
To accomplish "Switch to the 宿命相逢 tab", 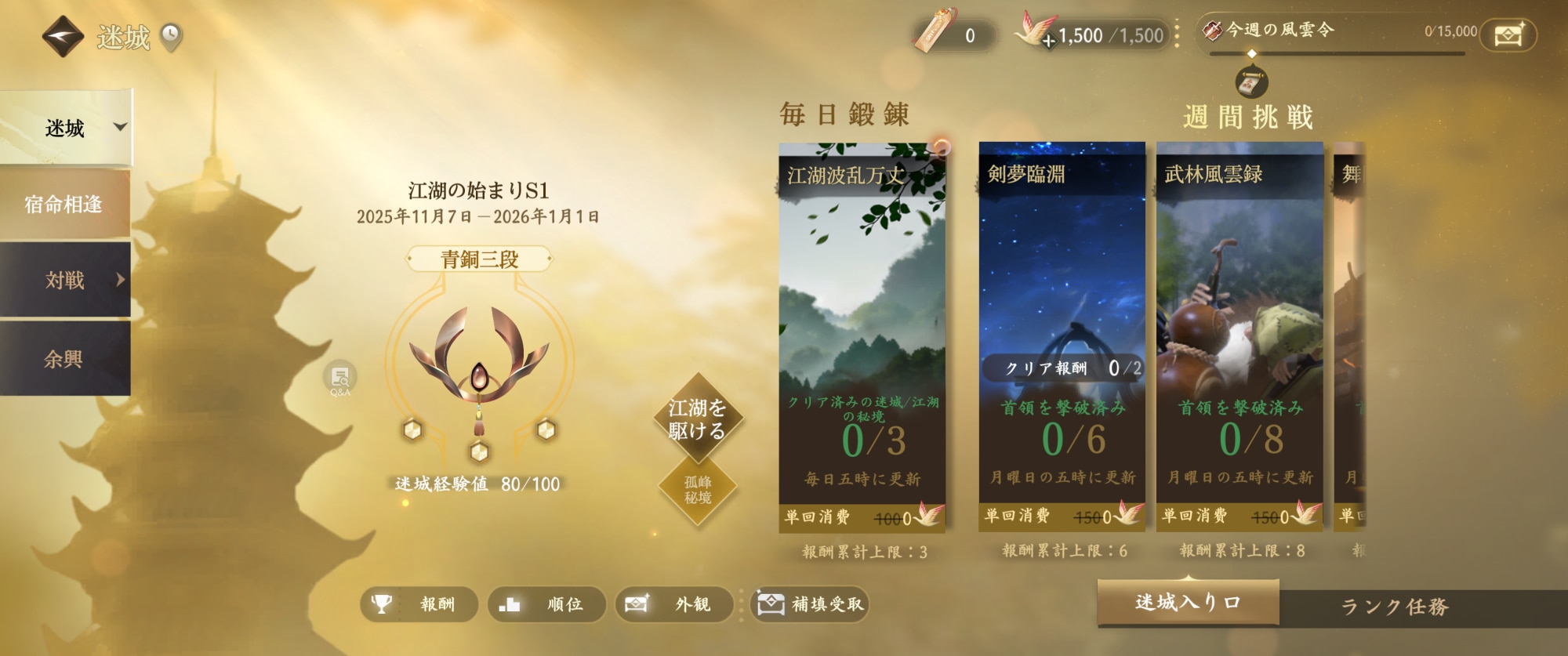I will click(x=64, y=205).
